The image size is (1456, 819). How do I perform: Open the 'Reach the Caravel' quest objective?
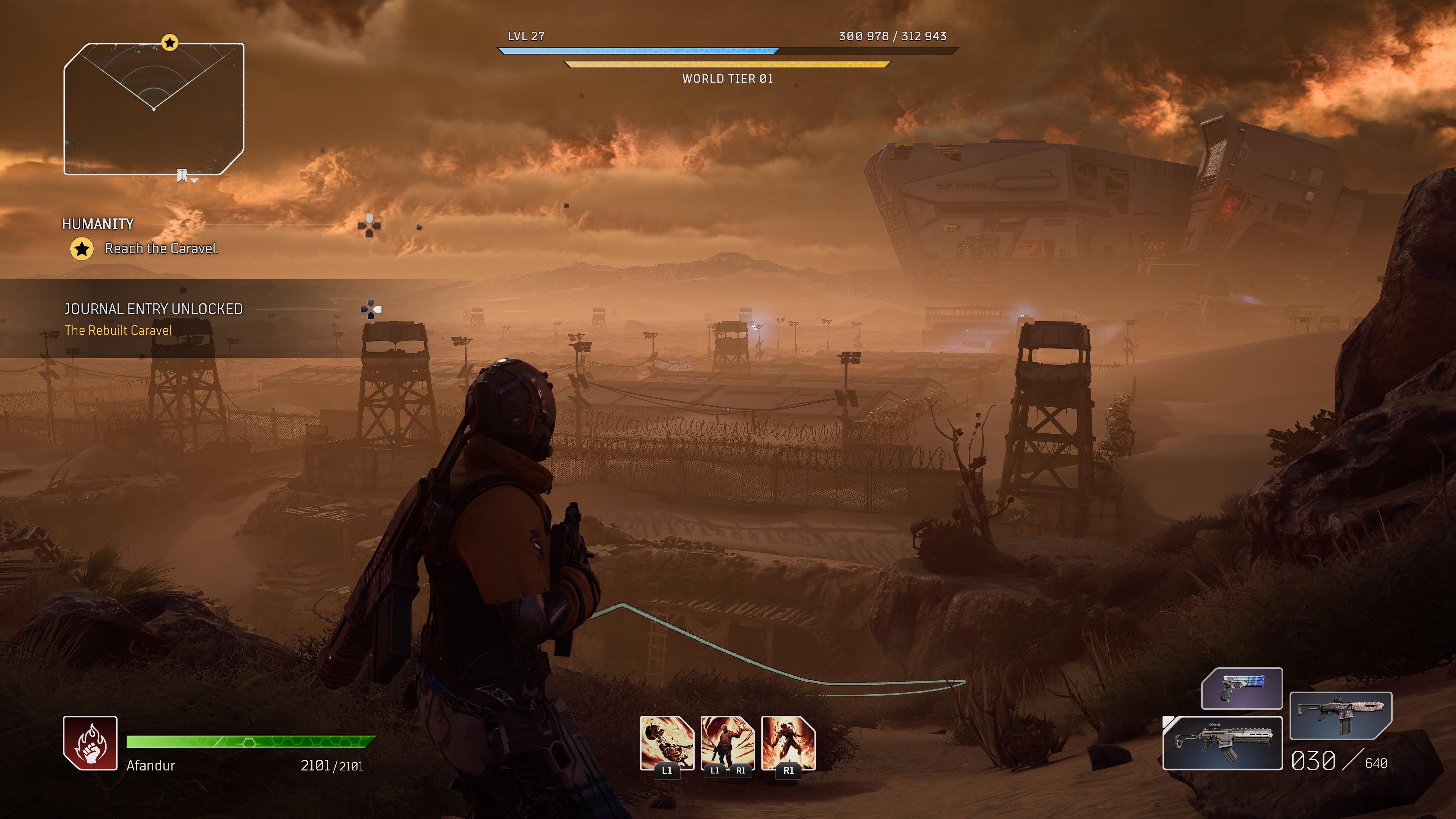[161, 249]
